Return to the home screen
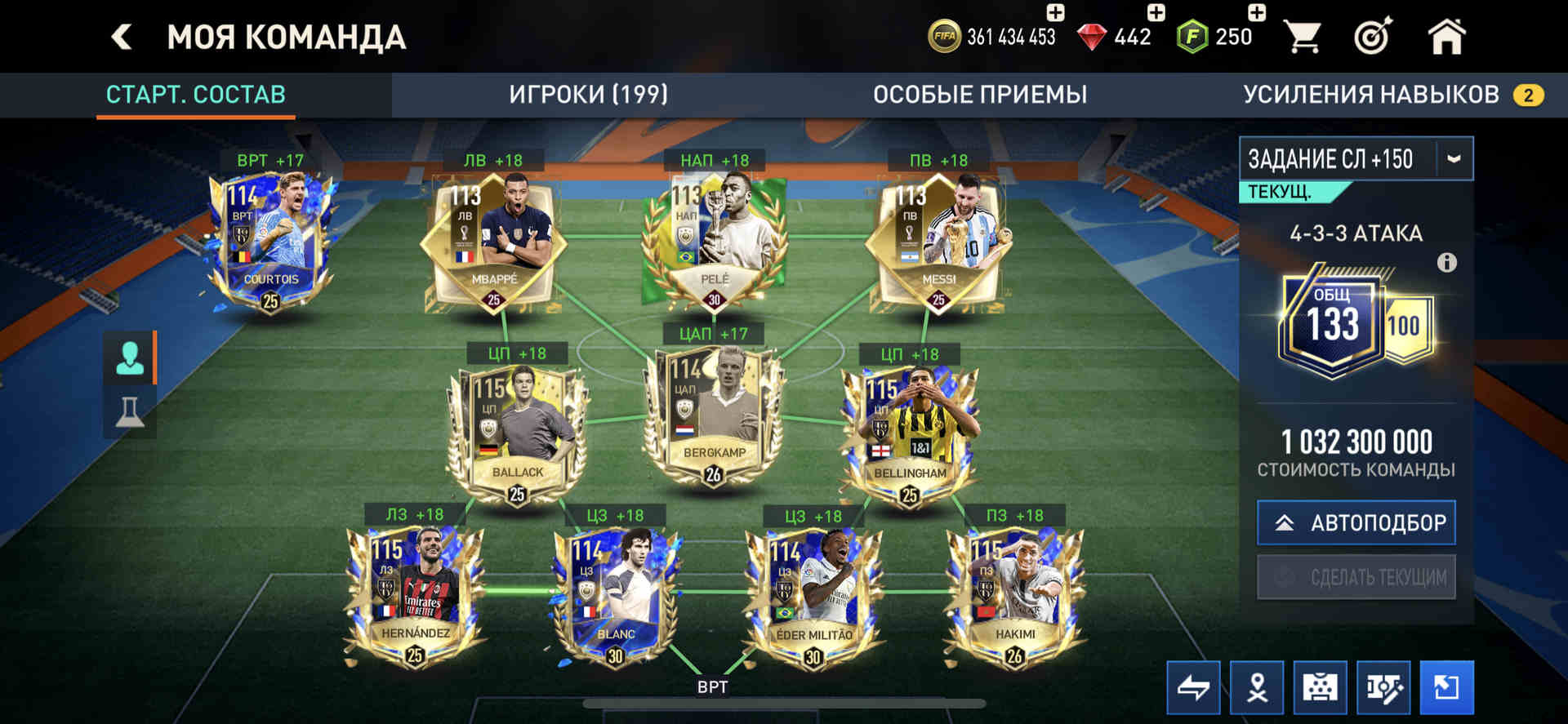Screen dimensions: 1568x724 1446,37
